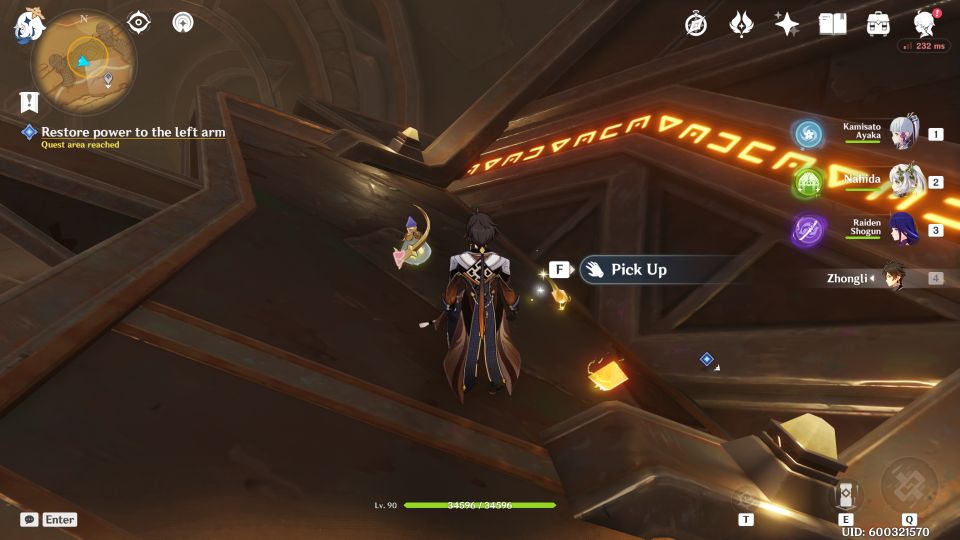Activate Zhongli's elemental skill icon
Image resolution: width=960 pixels, height=540 pixels.
pyautogui.click(x=845, y=492)
